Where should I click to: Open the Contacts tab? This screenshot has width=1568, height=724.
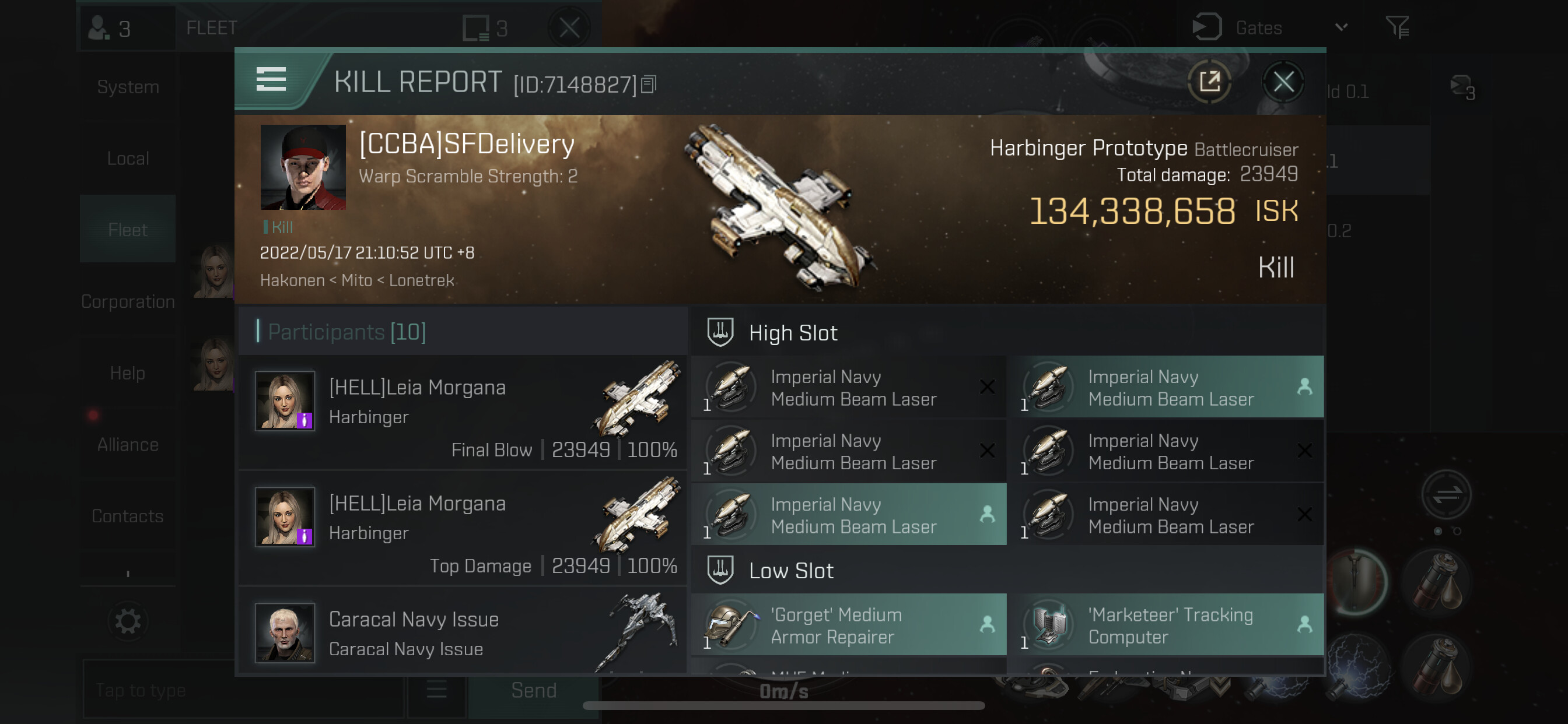point(128,516)
